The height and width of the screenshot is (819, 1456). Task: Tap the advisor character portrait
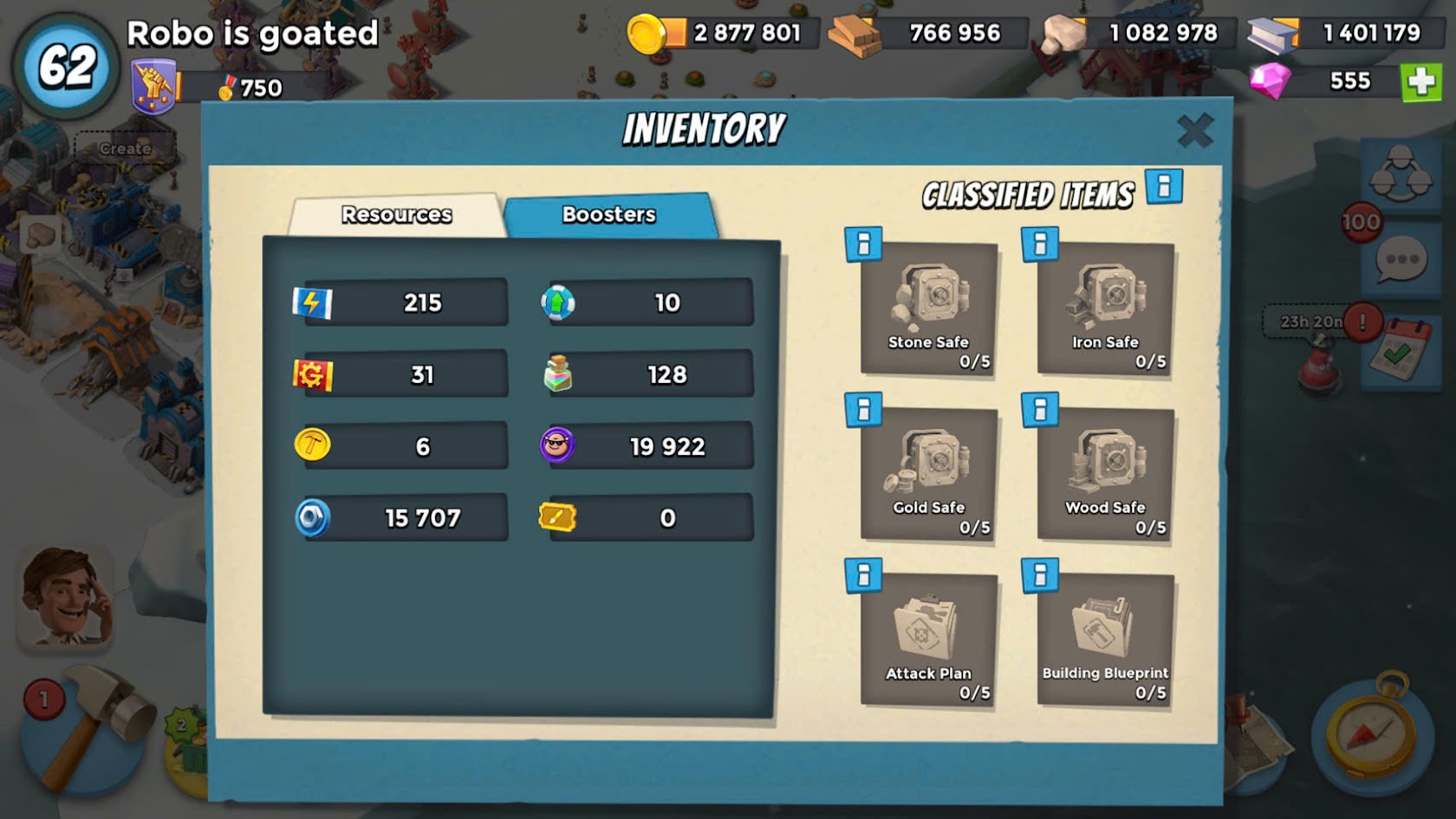tap(65, 598)
